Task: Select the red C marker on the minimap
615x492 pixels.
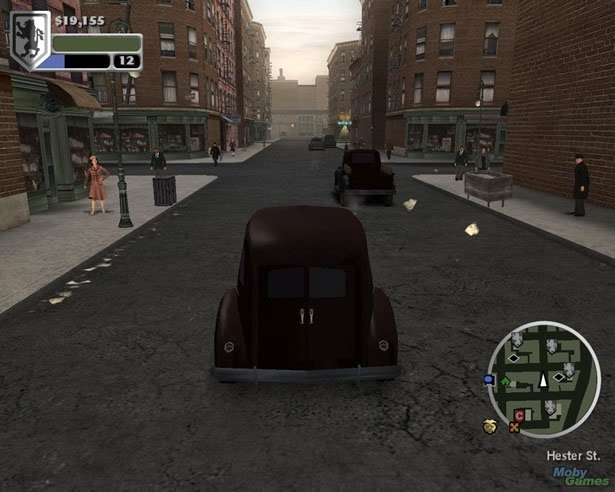Action: click(519, 415)
